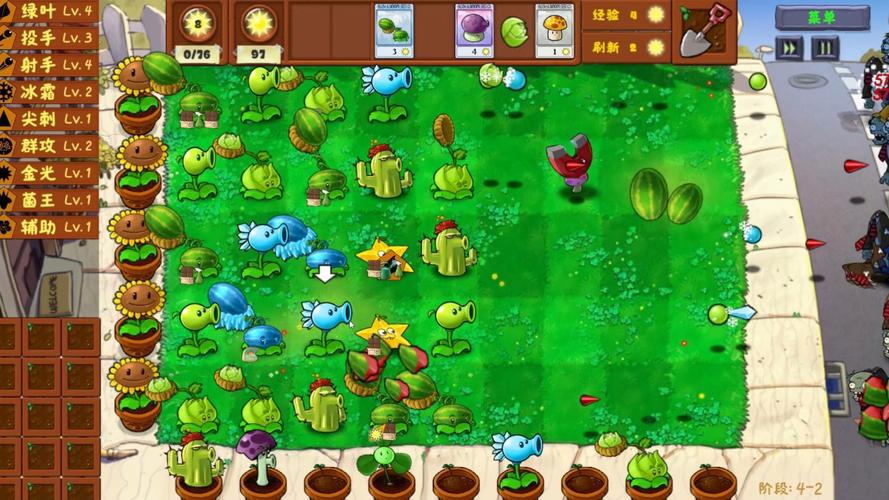
Task: Select the 金光 Lv.1 trait row
Action: click(x=49, y=173)
